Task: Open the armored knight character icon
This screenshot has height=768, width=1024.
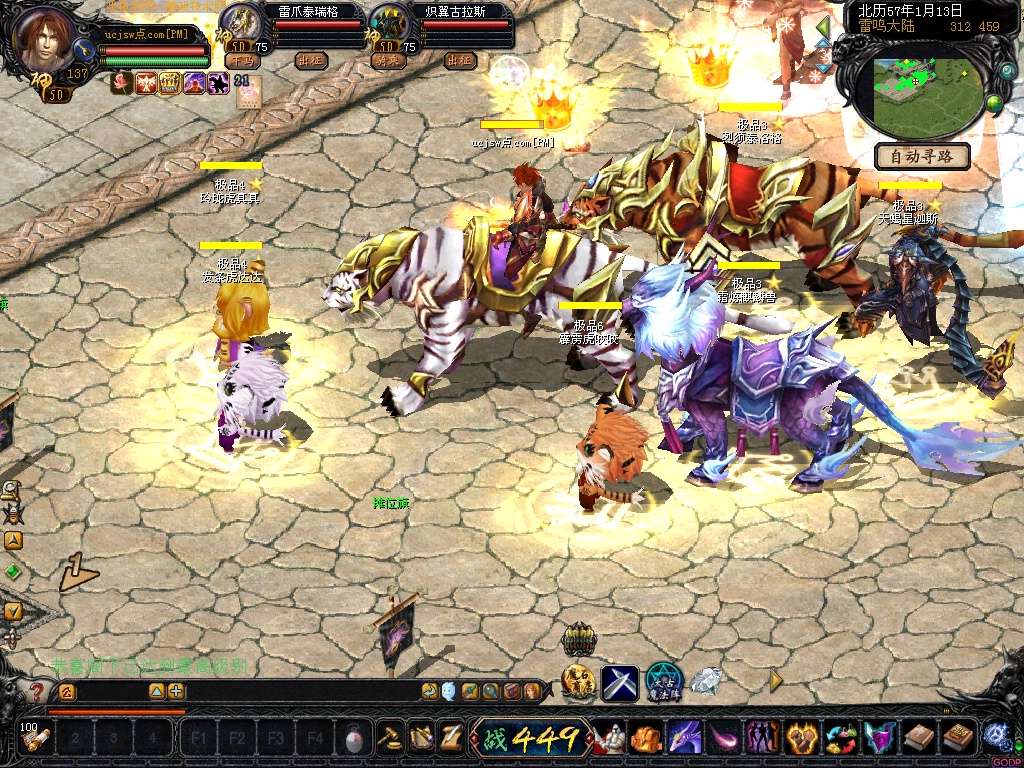Action: point(609,739)
